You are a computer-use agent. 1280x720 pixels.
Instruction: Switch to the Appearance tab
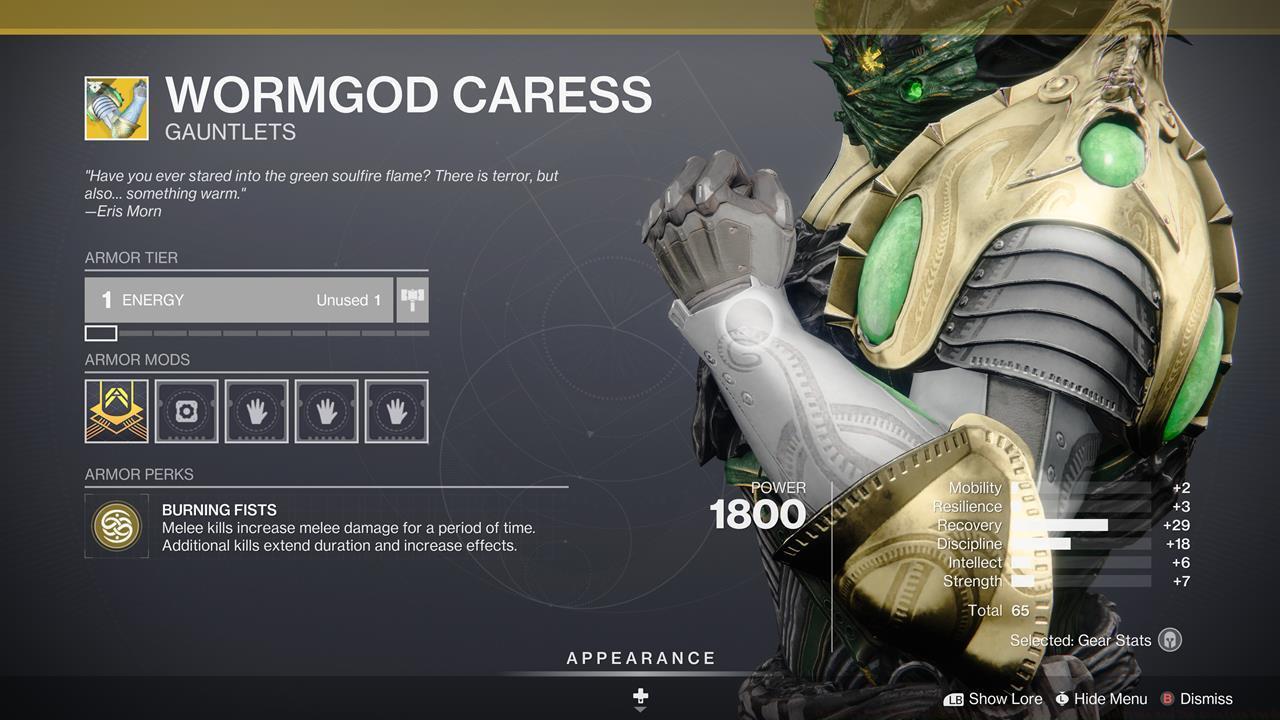click(x=639, y=658)
